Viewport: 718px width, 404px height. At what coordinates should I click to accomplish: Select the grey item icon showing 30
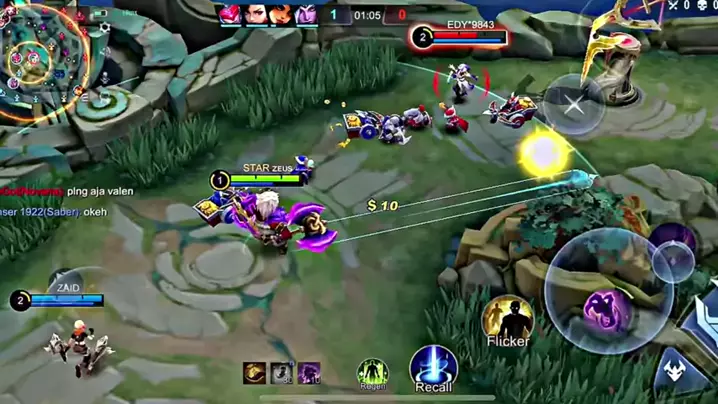[283, 372]
